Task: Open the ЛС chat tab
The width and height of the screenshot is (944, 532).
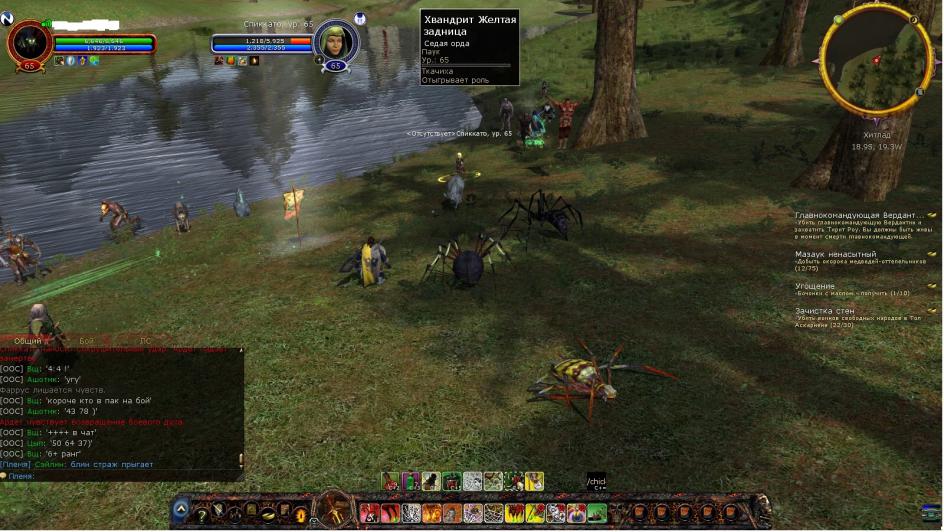Action: 146,341
